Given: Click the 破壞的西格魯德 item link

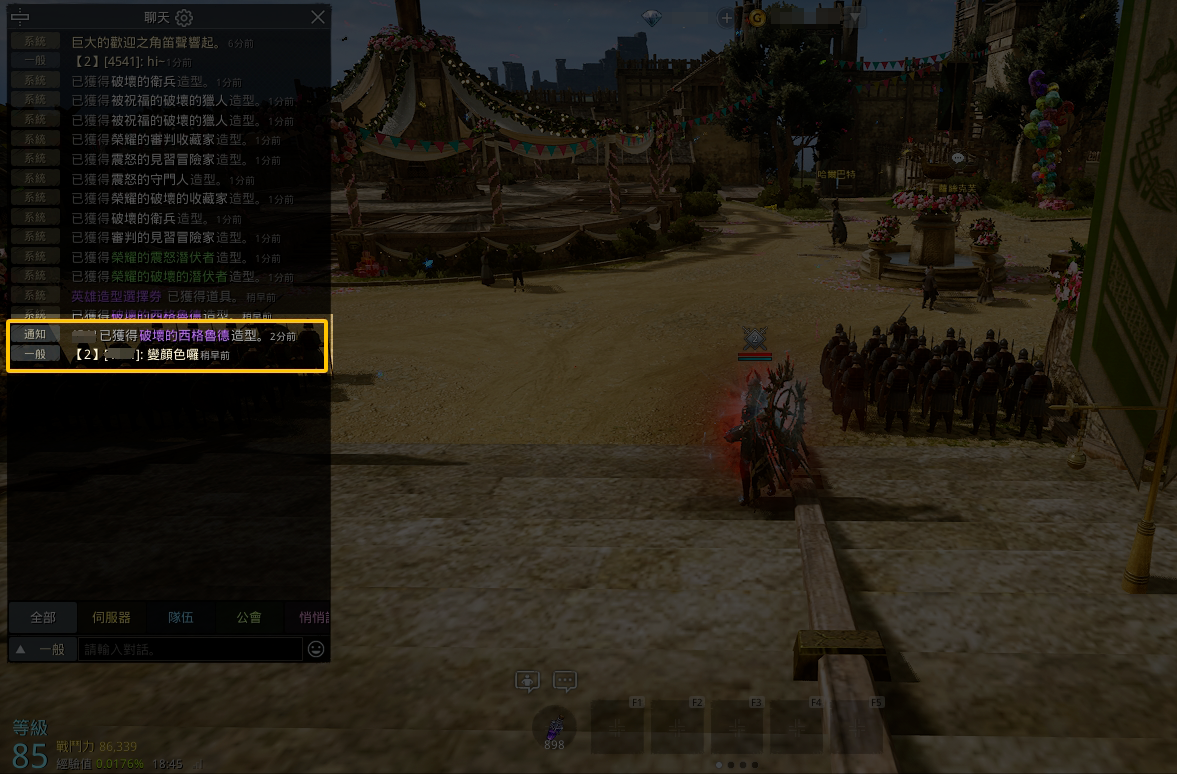Looking at the screenshot, I should coord(184,336).
